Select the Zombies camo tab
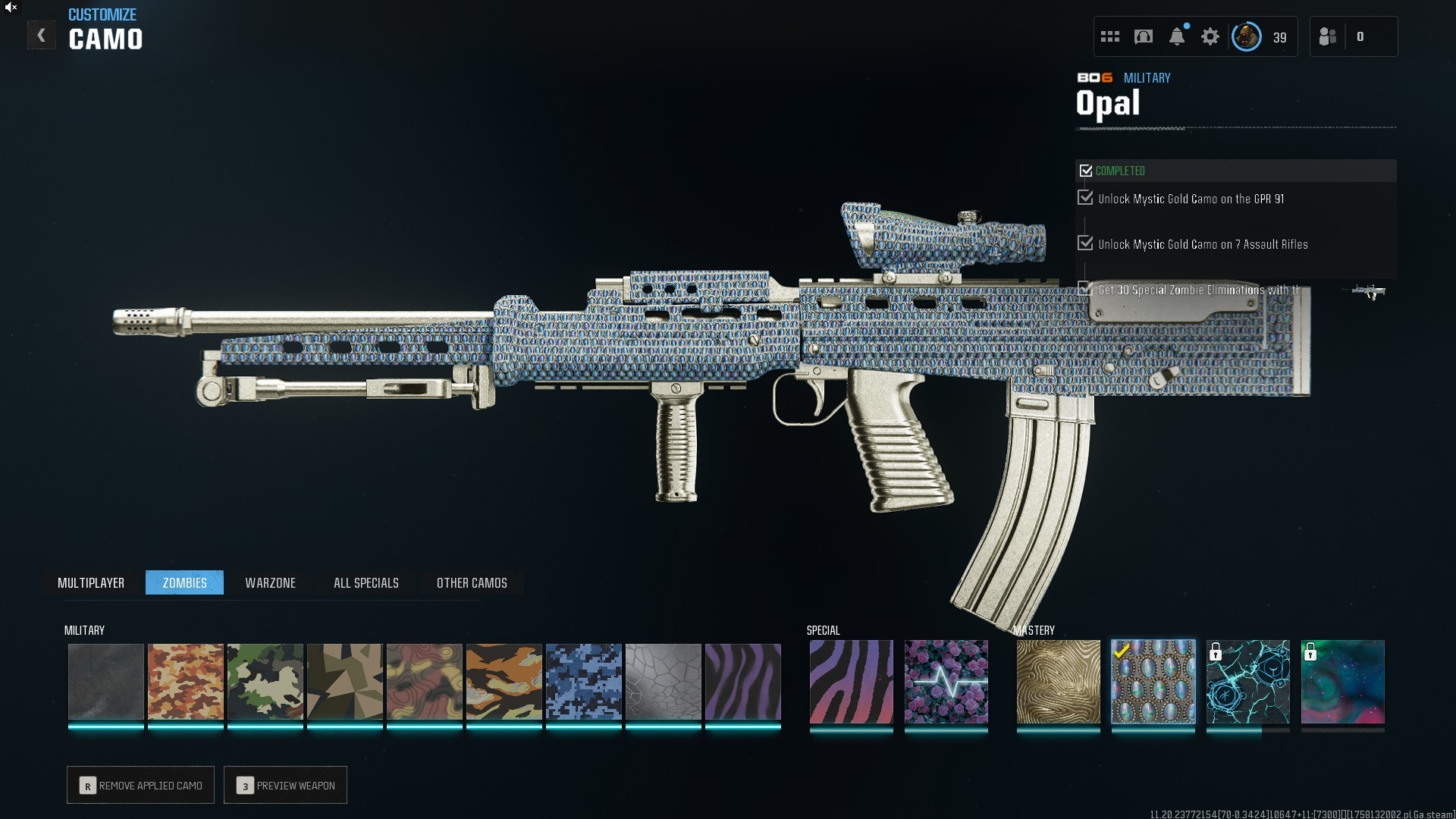This screenshot has height=819, width=1456. 184,582
